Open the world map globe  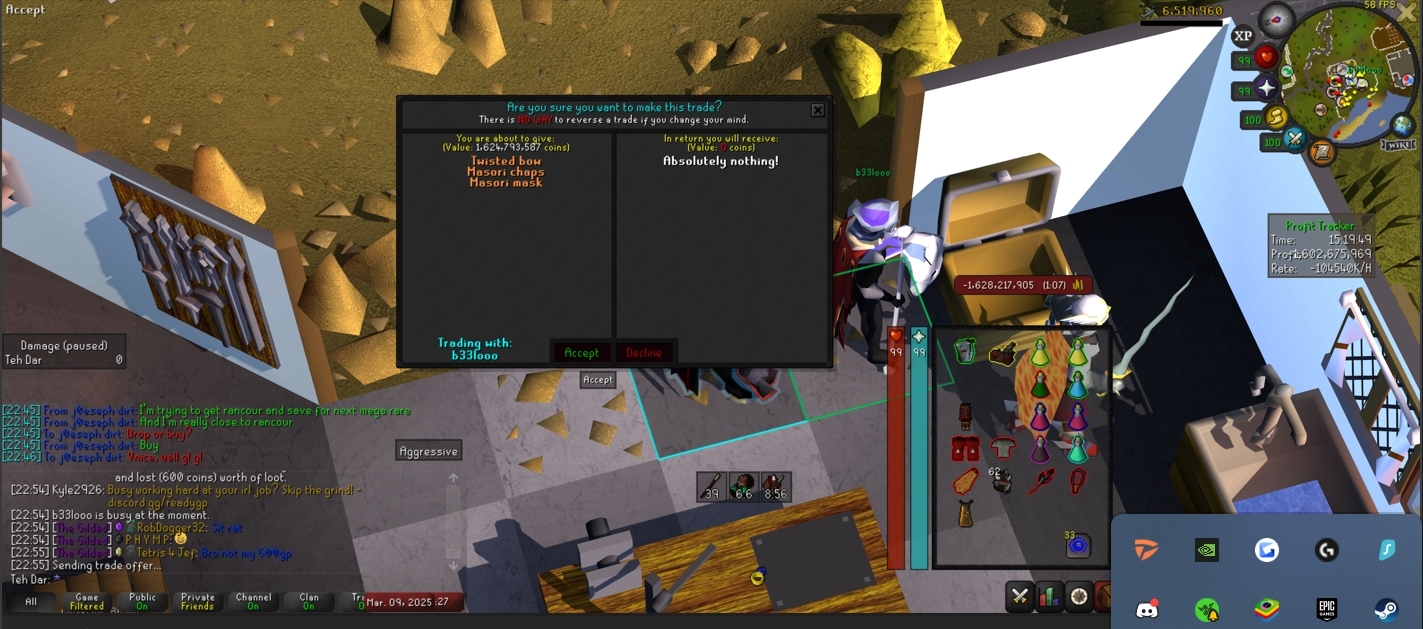1403,125
